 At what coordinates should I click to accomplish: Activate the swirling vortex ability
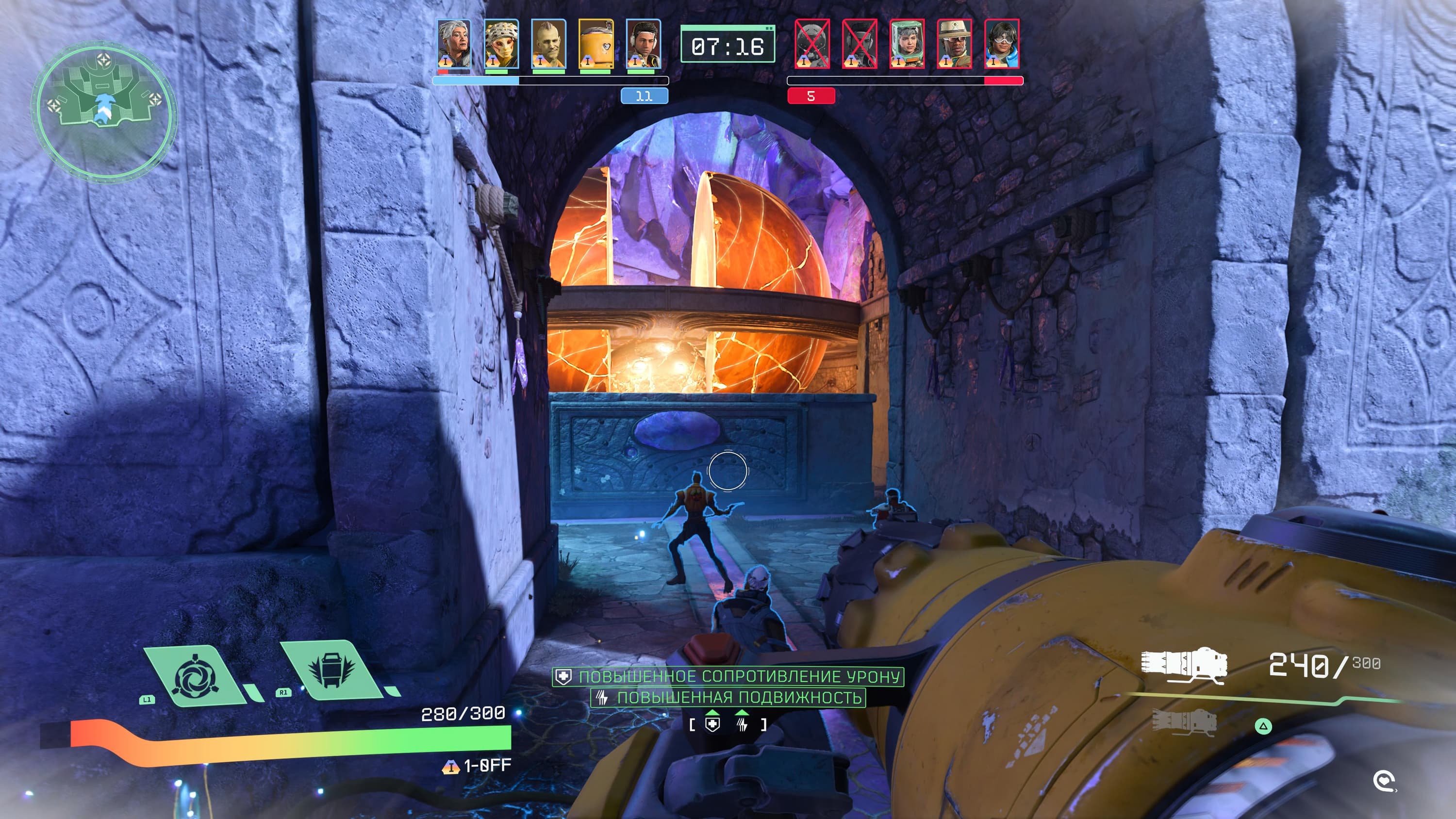(x=195, y=676)
